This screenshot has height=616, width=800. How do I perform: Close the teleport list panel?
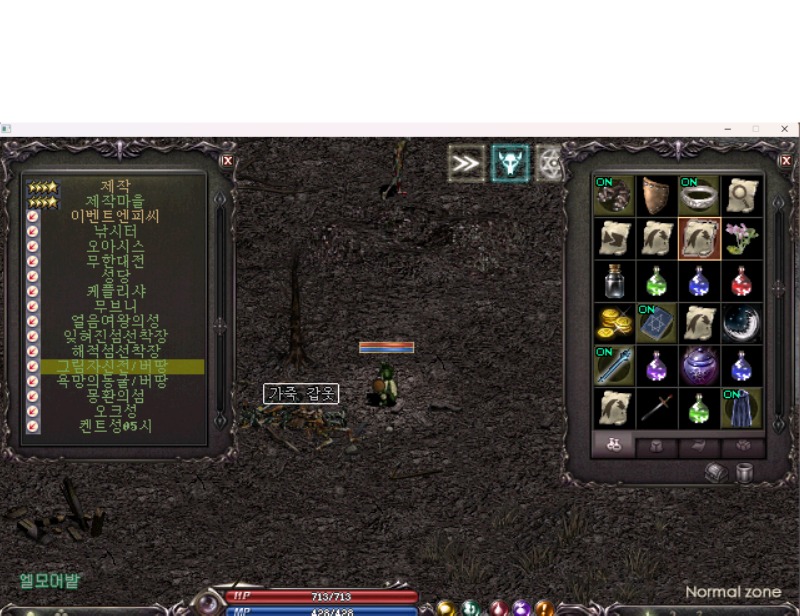pos(227,160)
